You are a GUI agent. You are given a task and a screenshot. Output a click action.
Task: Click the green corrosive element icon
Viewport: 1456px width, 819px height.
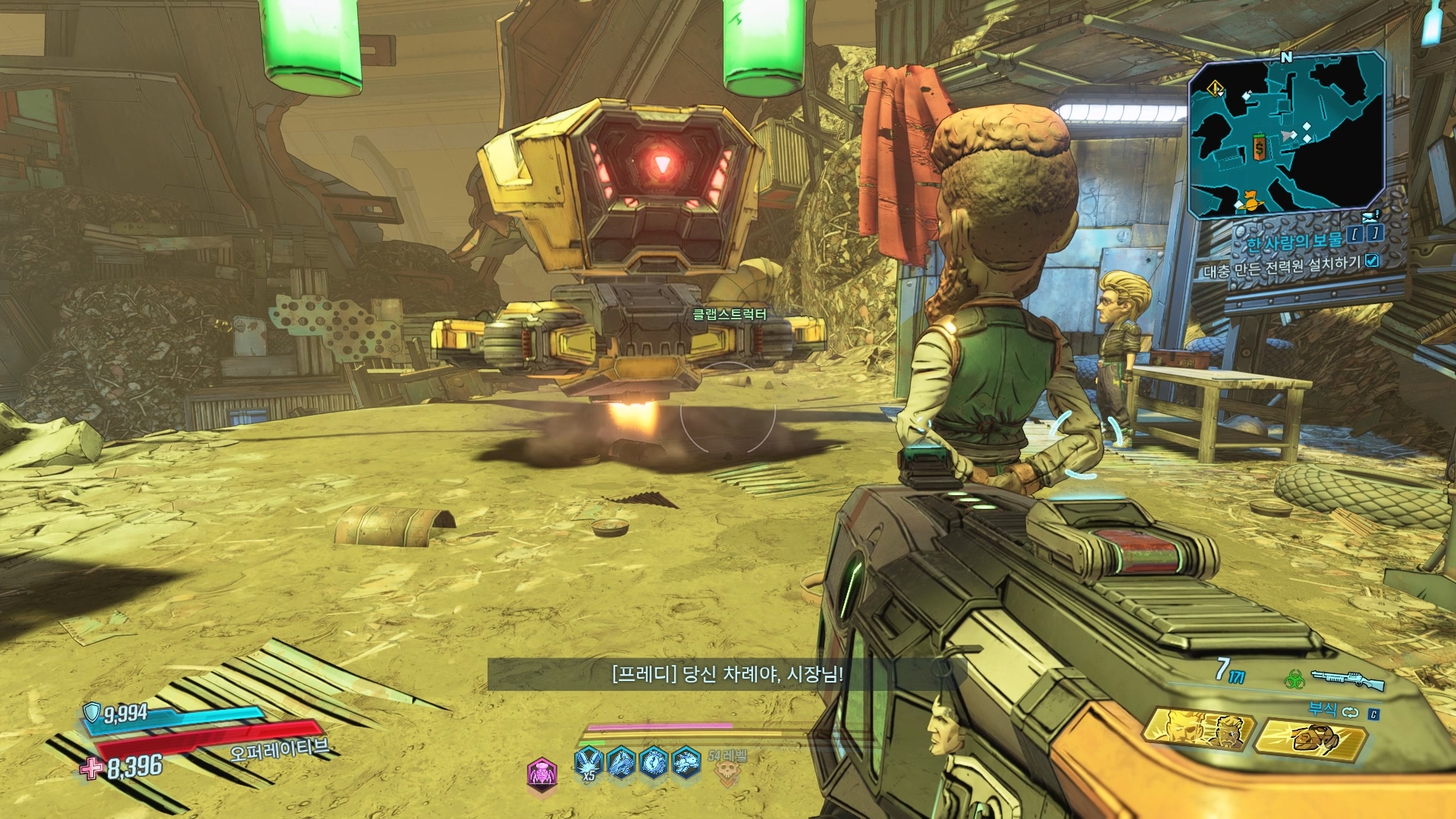pos(1294,679)
